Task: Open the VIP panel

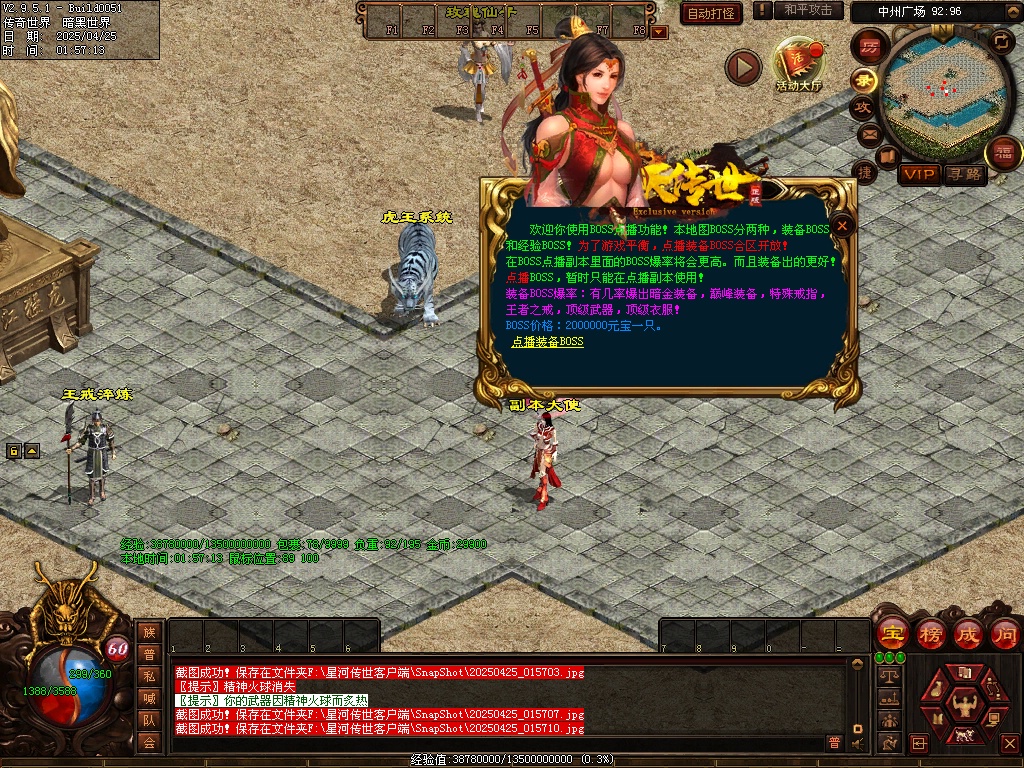Action: [918, 174]
